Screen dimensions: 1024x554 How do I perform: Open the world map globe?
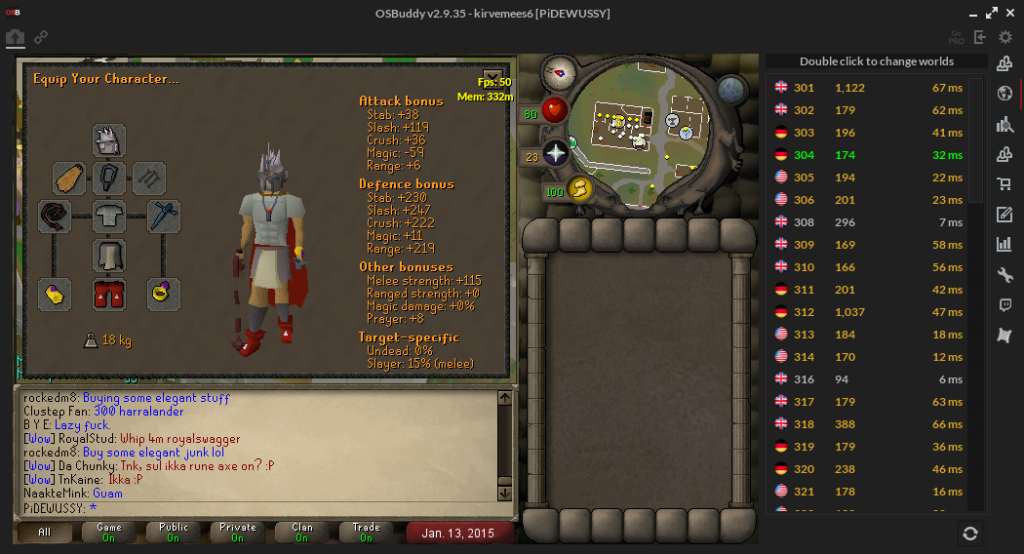point(733,89)
